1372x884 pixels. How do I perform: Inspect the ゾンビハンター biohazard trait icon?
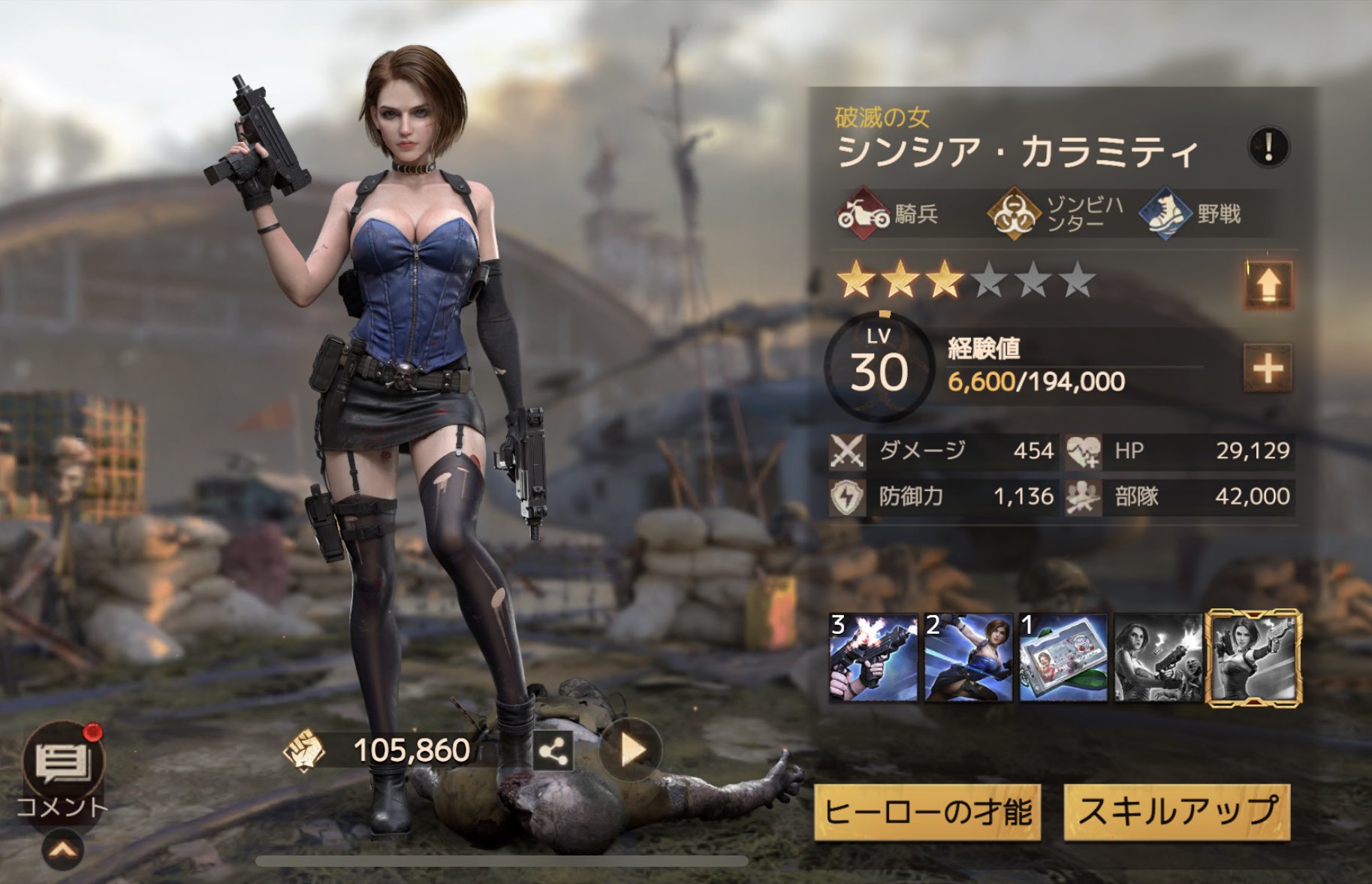[1013, 214]
